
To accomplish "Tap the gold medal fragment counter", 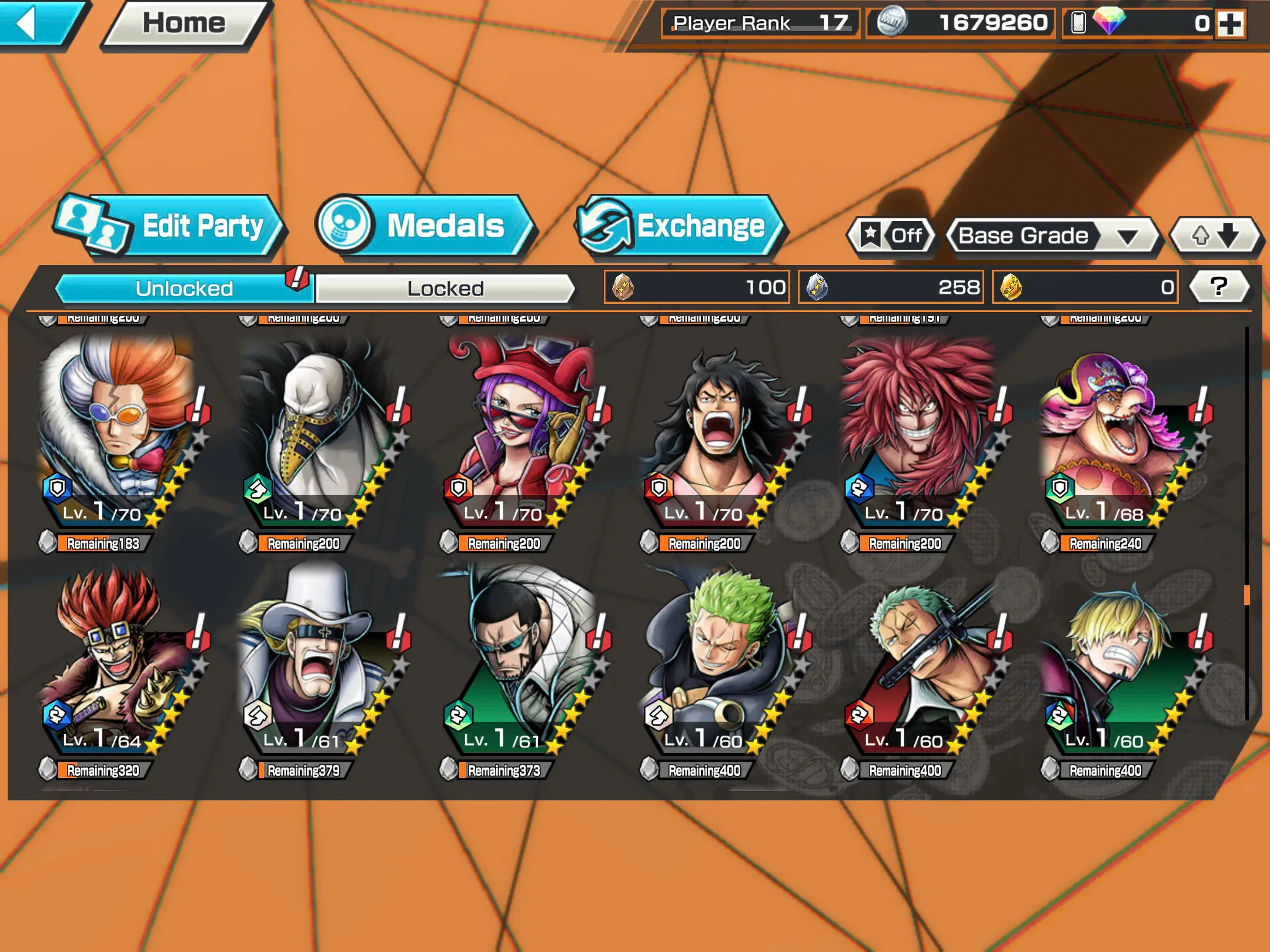I will (x=1084, y=287).
